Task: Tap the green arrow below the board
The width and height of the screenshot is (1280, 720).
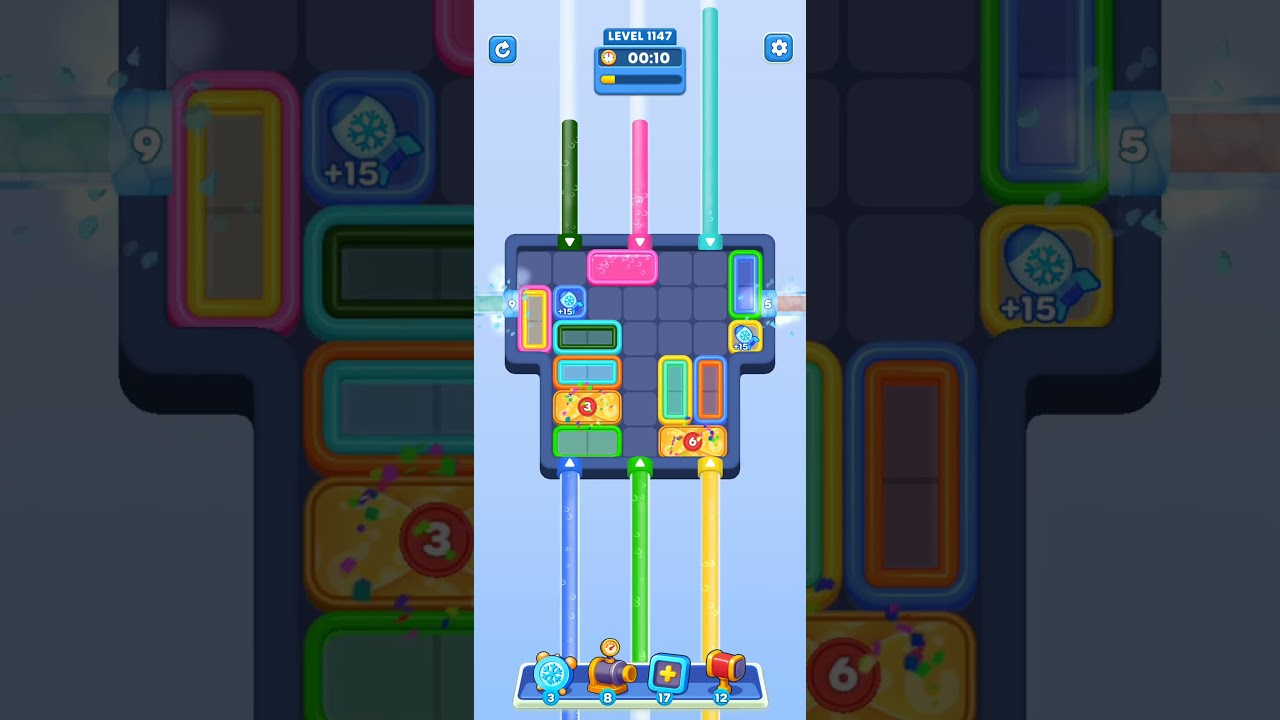Action: 640,463
